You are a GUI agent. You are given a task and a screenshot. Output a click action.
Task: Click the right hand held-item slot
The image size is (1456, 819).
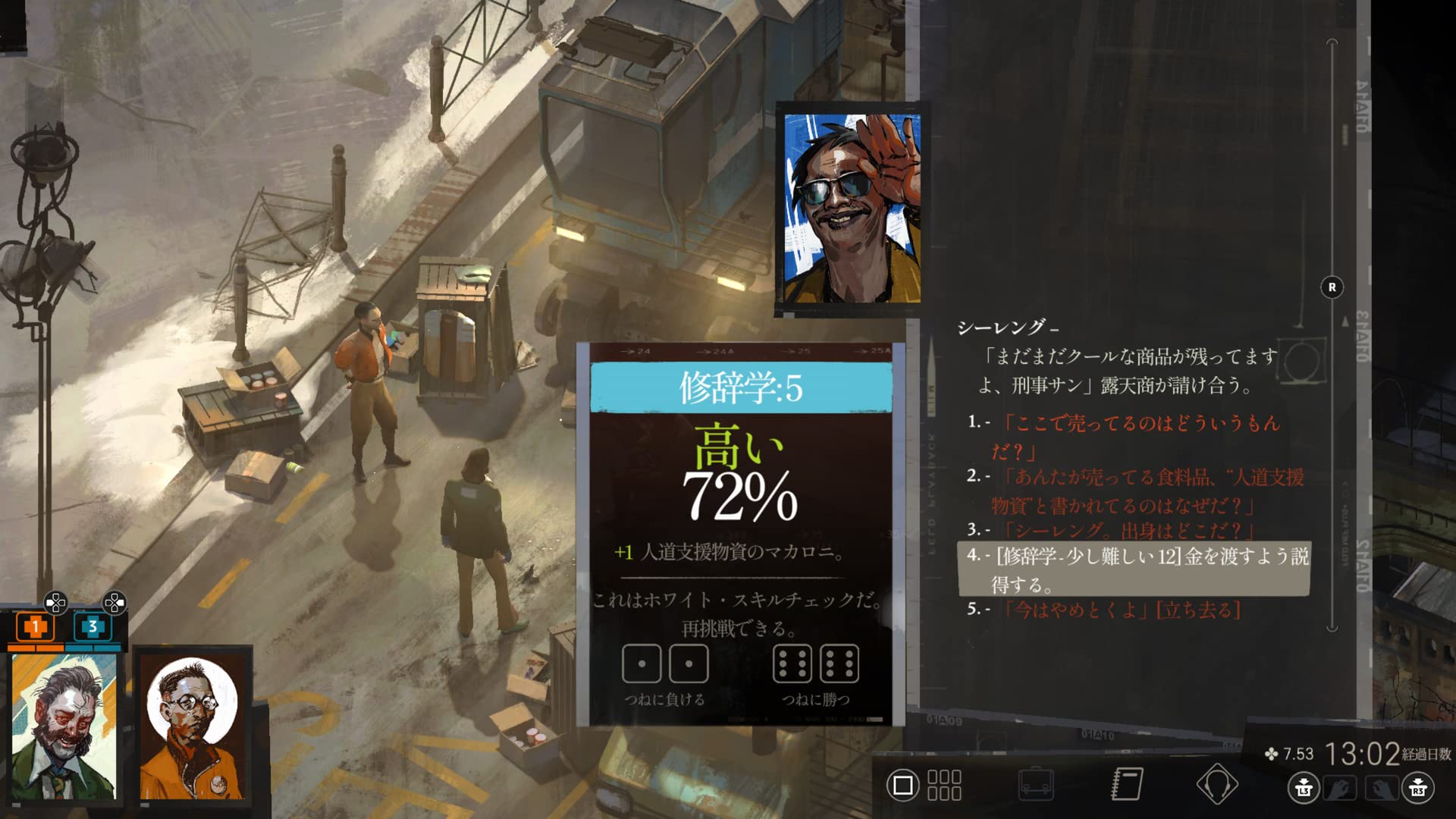1380,789
